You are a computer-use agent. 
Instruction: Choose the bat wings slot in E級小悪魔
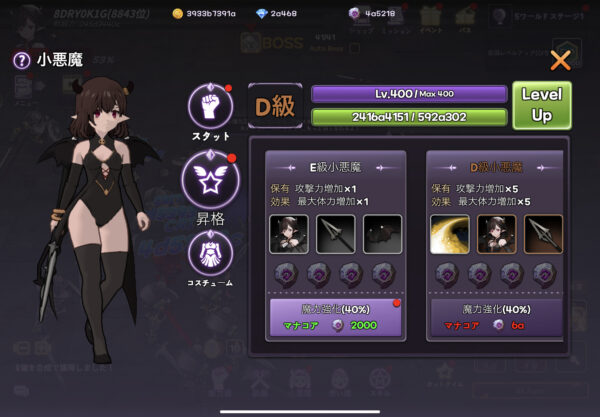point(382,234)
